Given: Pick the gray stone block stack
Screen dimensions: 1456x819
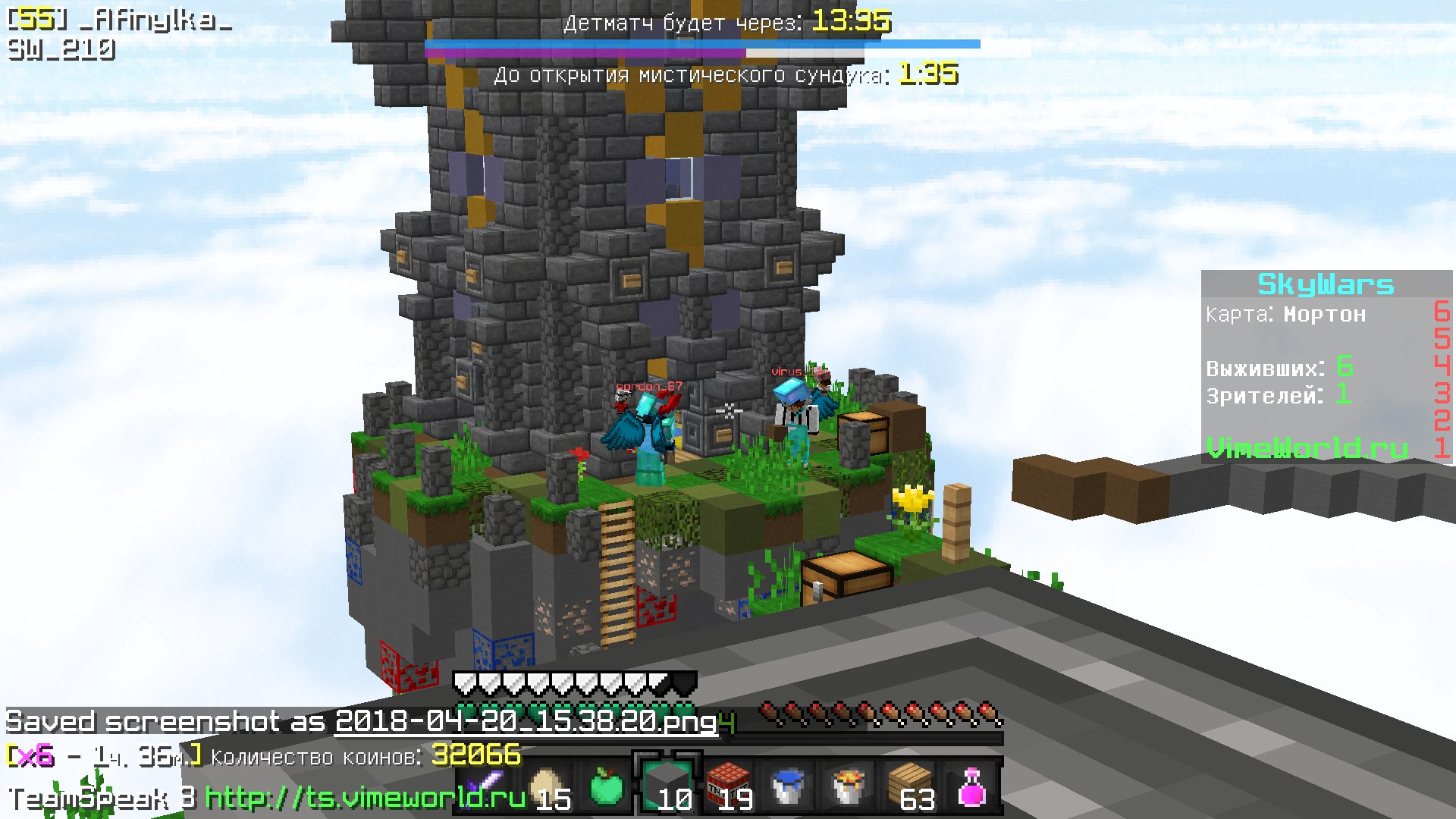Looking at the screenshot, I should coord(667,786).
